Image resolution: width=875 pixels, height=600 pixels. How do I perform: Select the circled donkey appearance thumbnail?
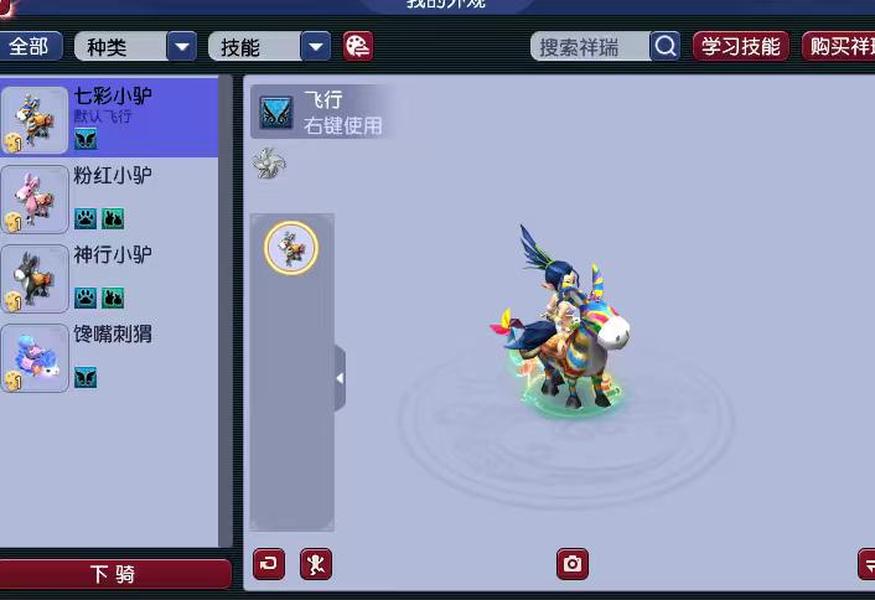[291, 247]
